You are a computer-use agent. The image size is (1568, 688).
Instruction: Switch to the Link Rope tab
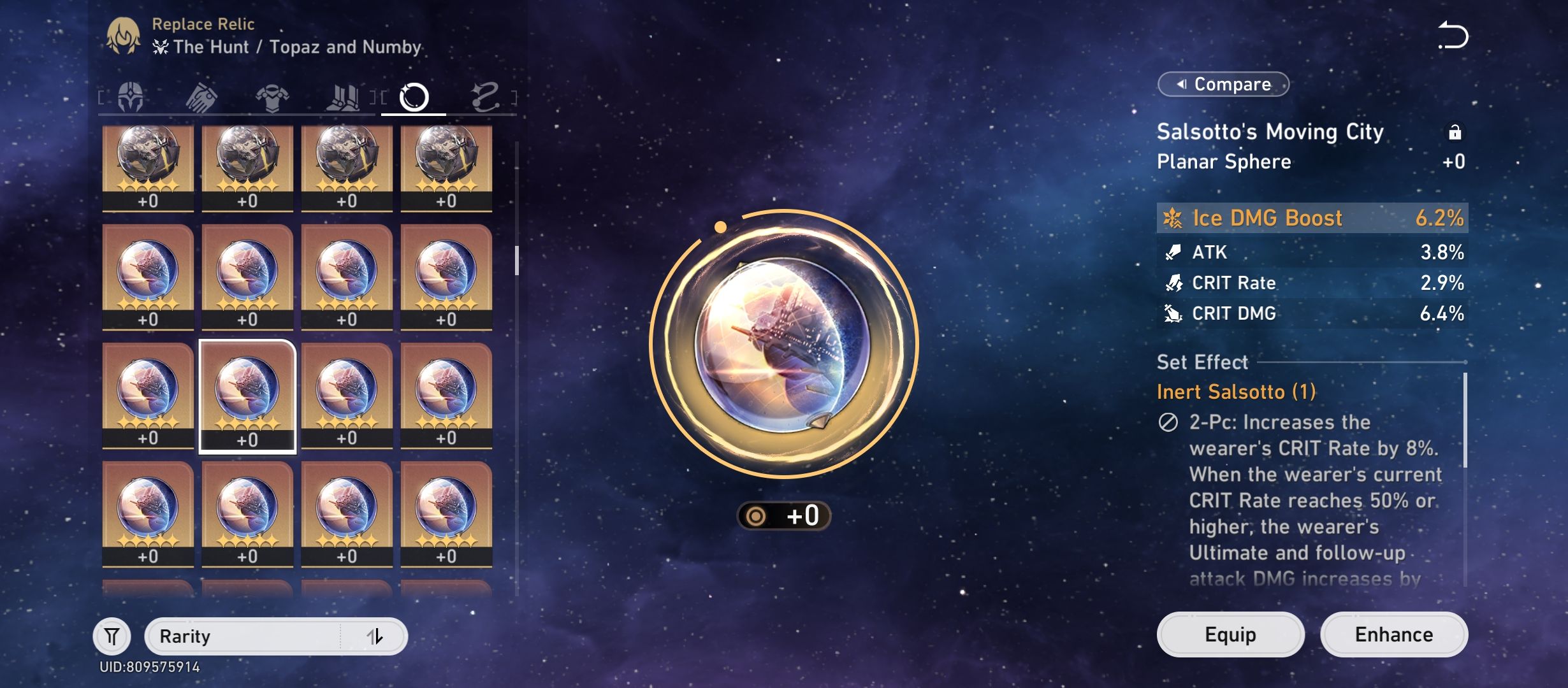pos(486,97)
